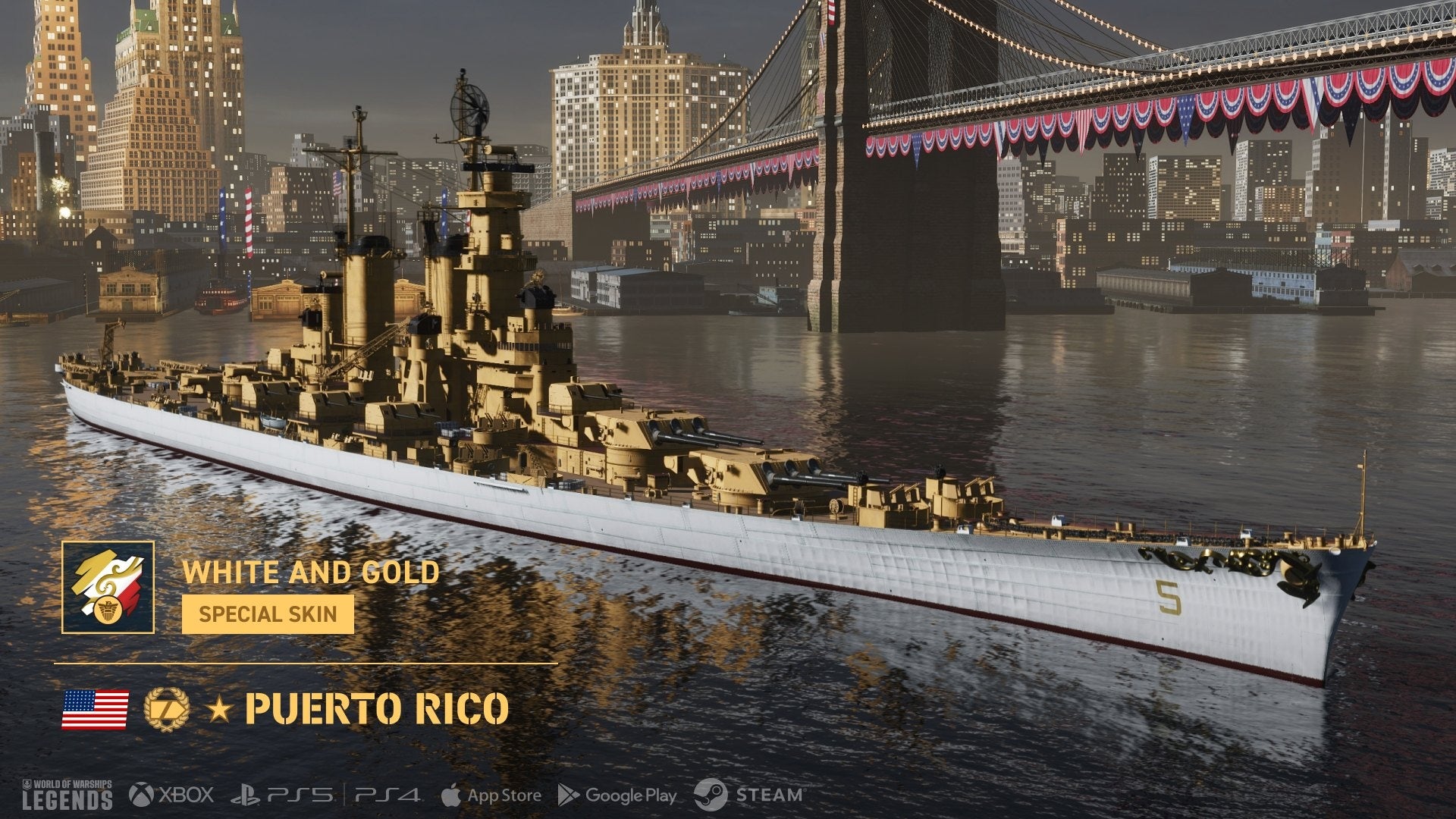Choose the PS5 platform logo
Image resolution: width=1456 pixels, height=819 pixels.
tap(282, 795)
